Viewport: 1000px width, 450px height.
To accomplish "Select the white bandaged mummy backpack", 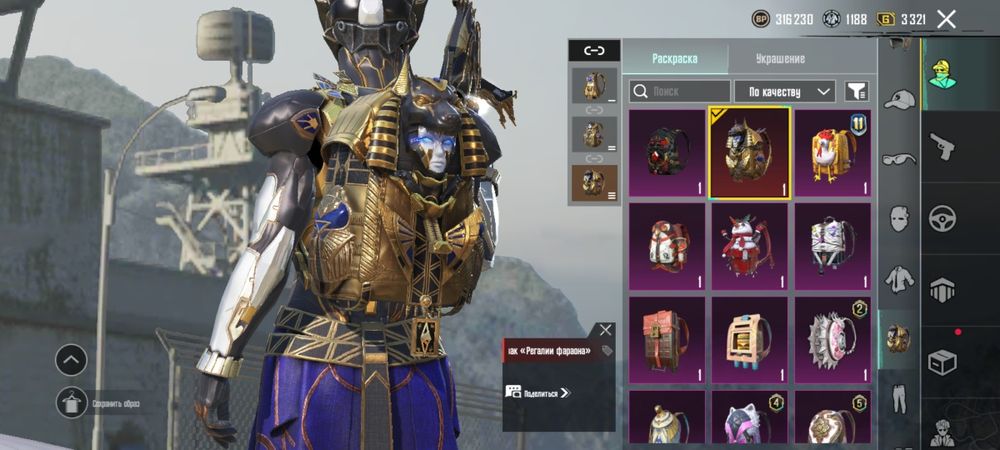I will coord(832,246).
